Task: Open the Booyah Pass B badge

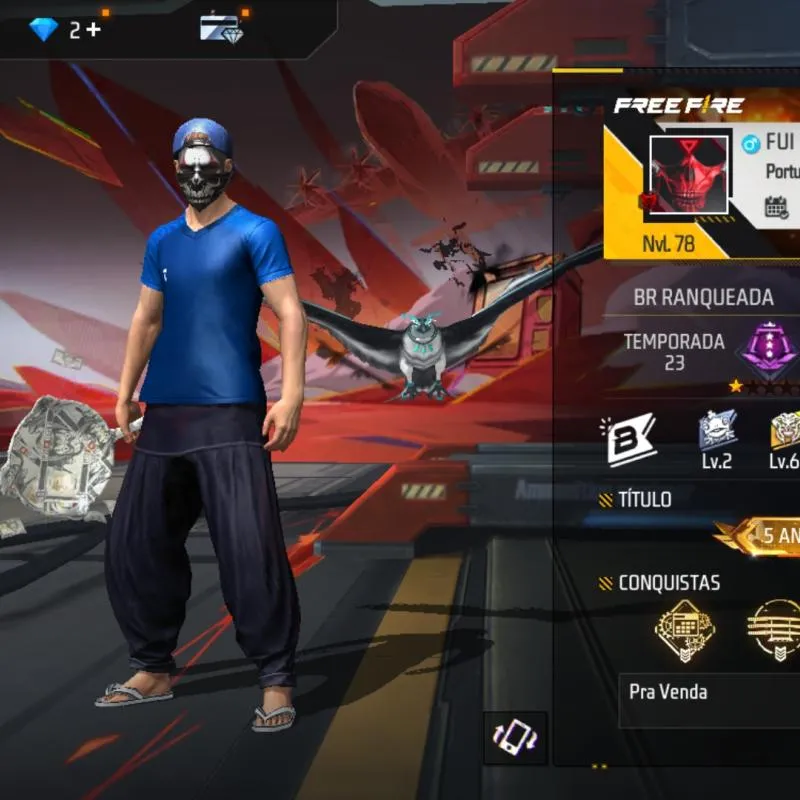Action: click(x=632, y=440)
